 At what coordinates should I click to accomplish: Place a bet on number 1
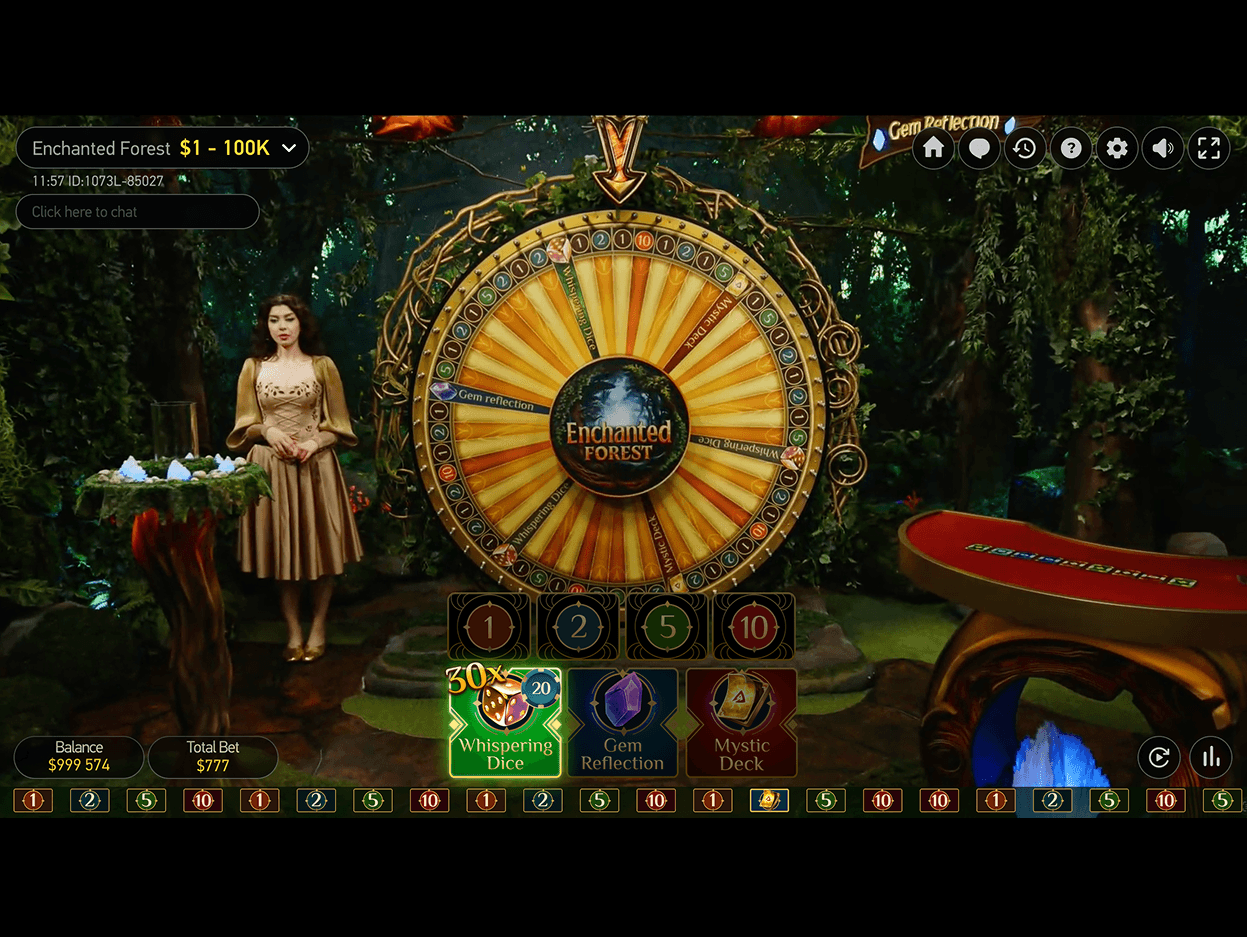point(489,627)
